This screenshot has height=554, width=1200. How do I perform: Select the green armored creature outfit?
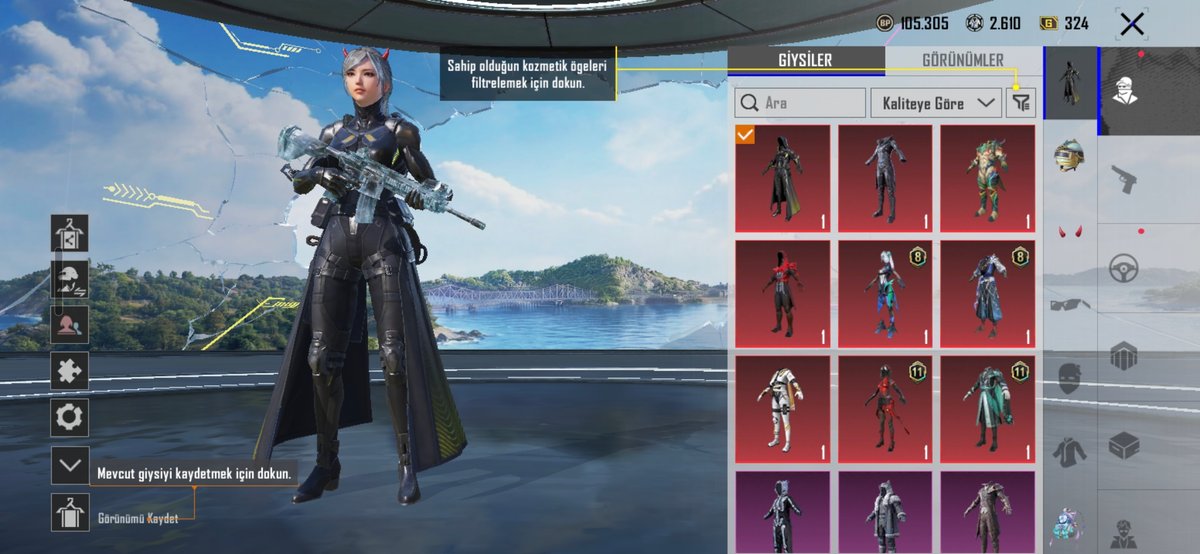point(988,179)
